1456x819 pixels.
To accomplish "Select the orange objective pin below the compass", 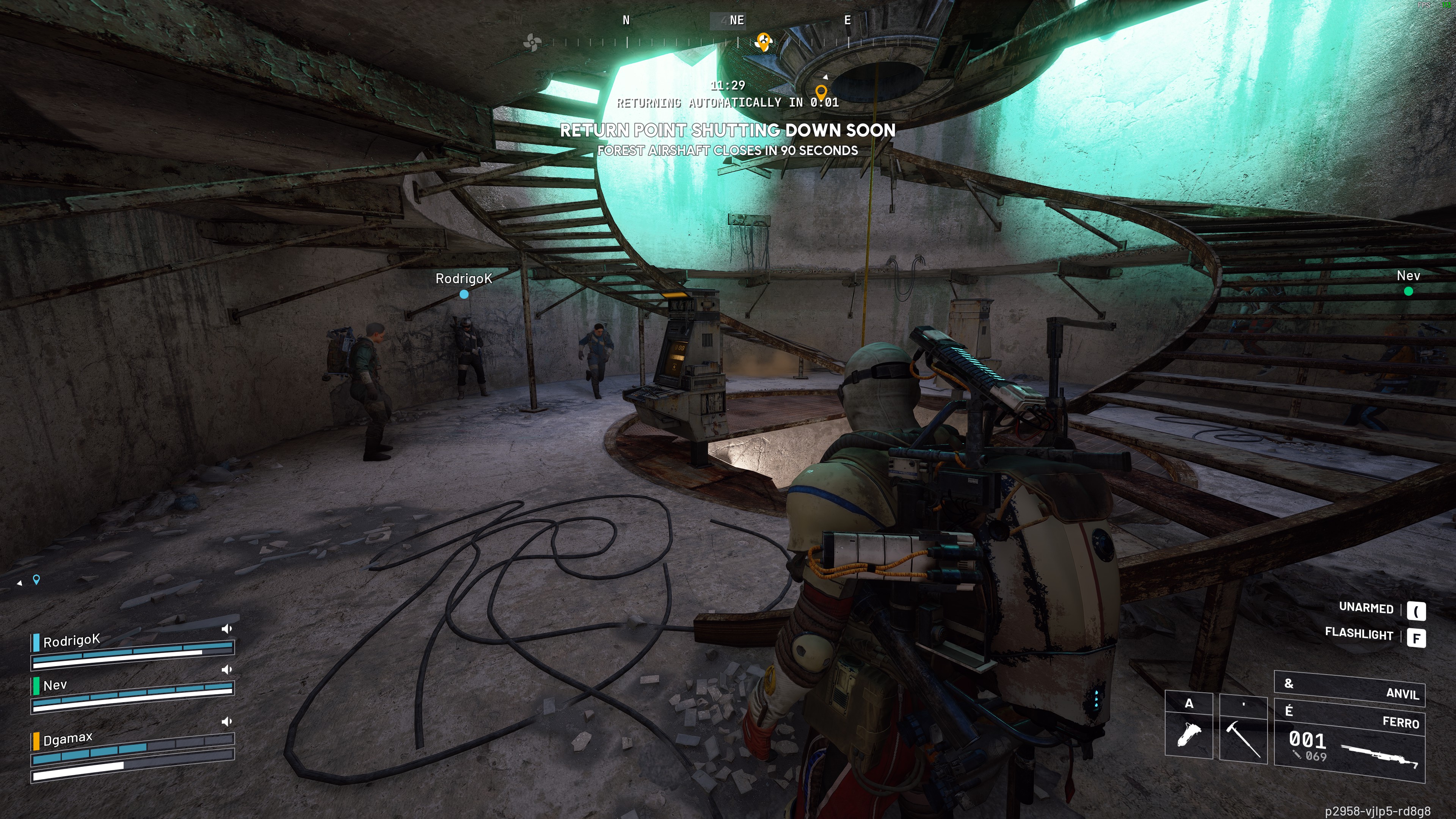I will [x=821, y=91].
